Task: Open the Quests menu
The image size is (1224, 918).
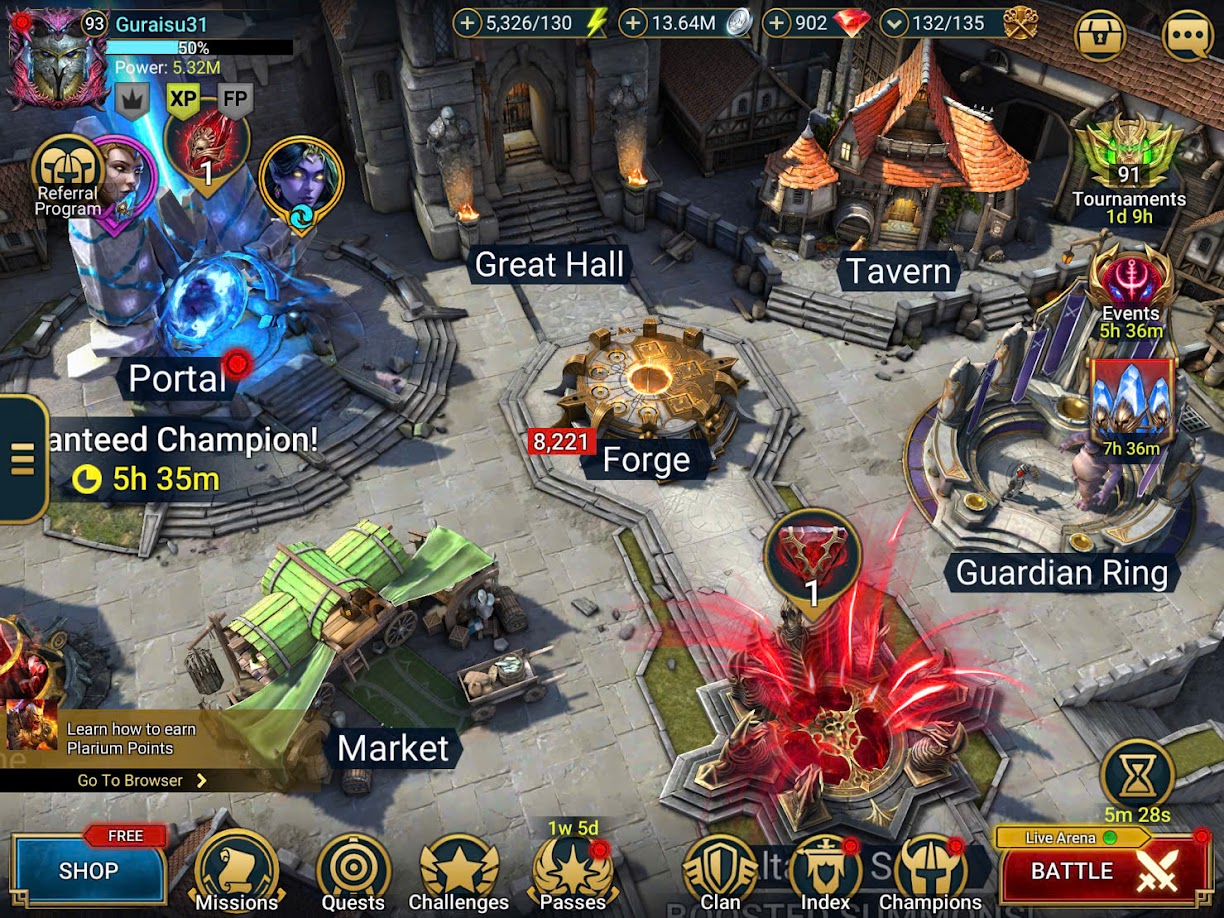Action: (353, 872)
